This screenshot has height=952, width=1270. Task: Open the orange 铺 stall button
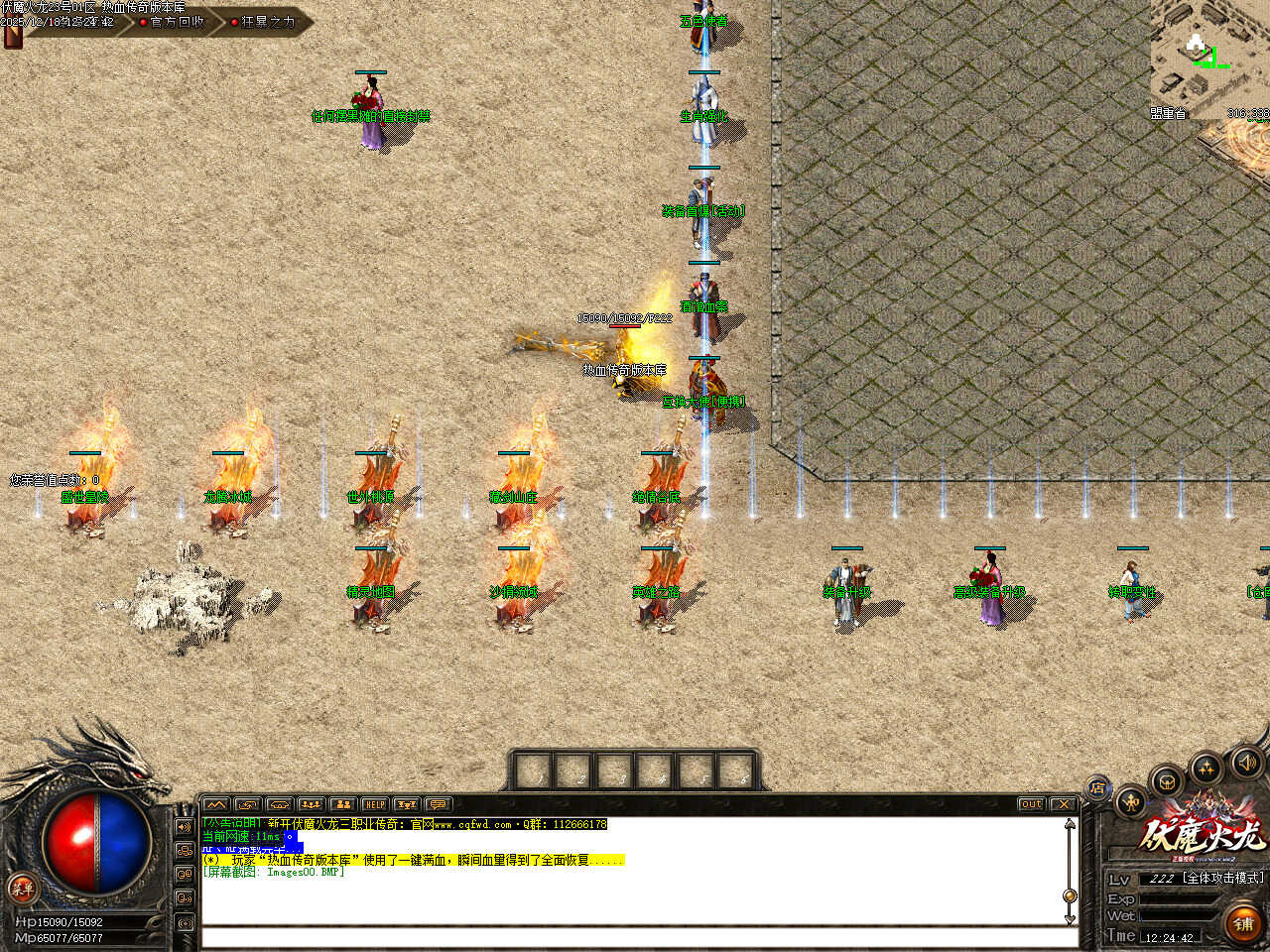pyautogui.click(x=1243, y=924)
